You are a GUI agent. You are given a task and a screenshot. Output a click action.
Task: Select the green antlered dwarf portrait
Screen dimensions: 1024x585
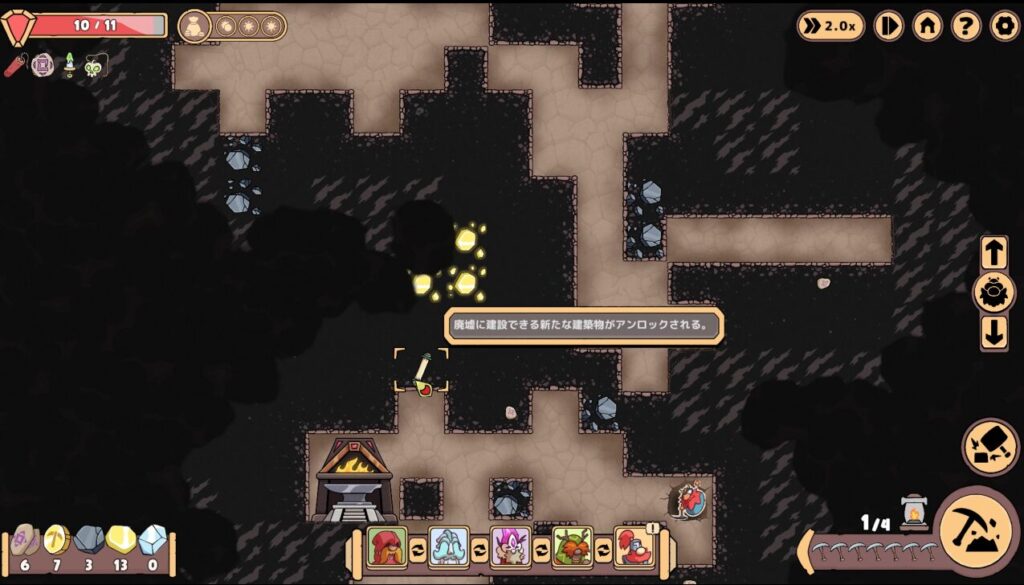click(x=572, y=547)
